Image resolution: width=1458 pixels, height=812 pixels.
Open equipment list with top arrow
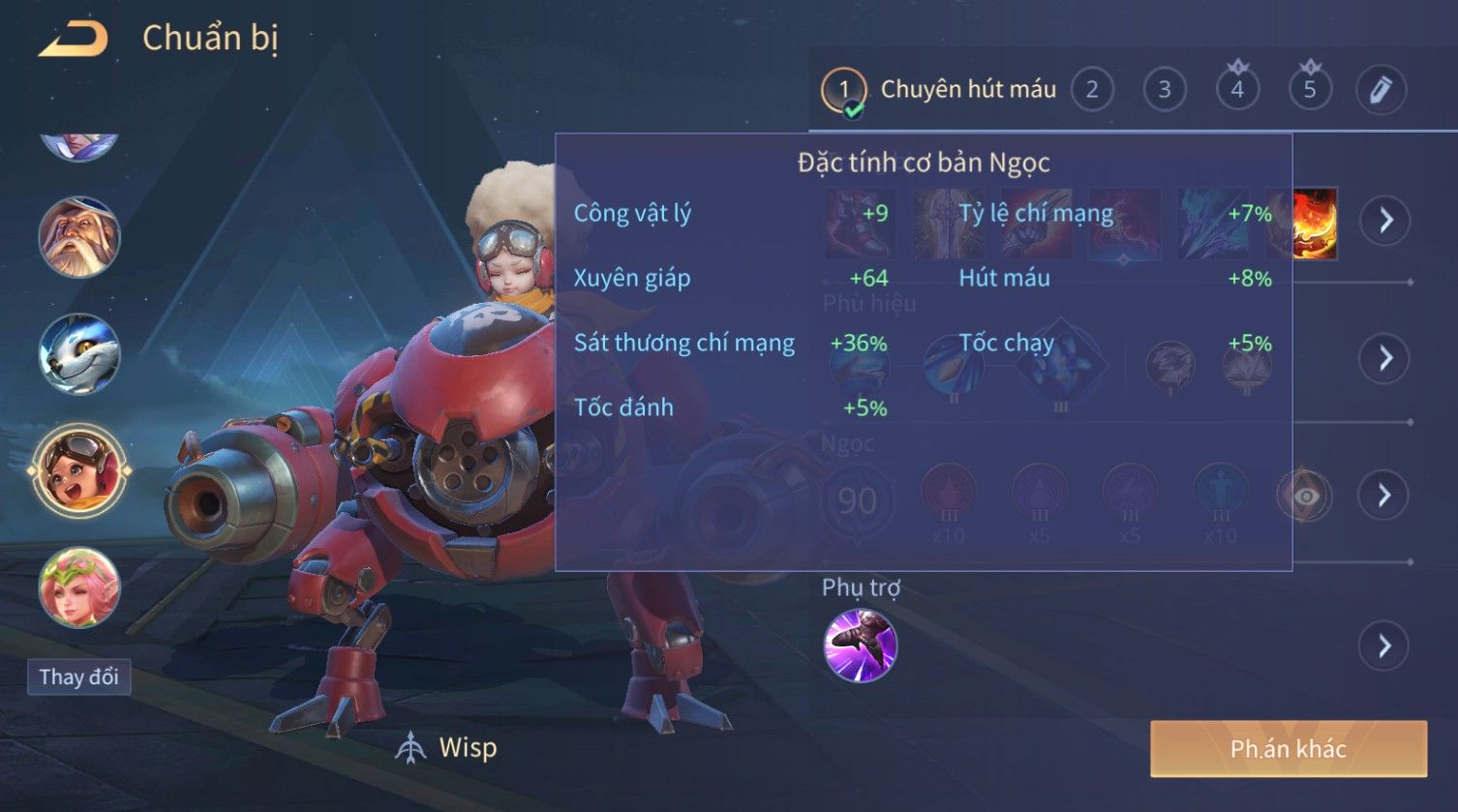pyautogui.click(x=1386, y=221)
